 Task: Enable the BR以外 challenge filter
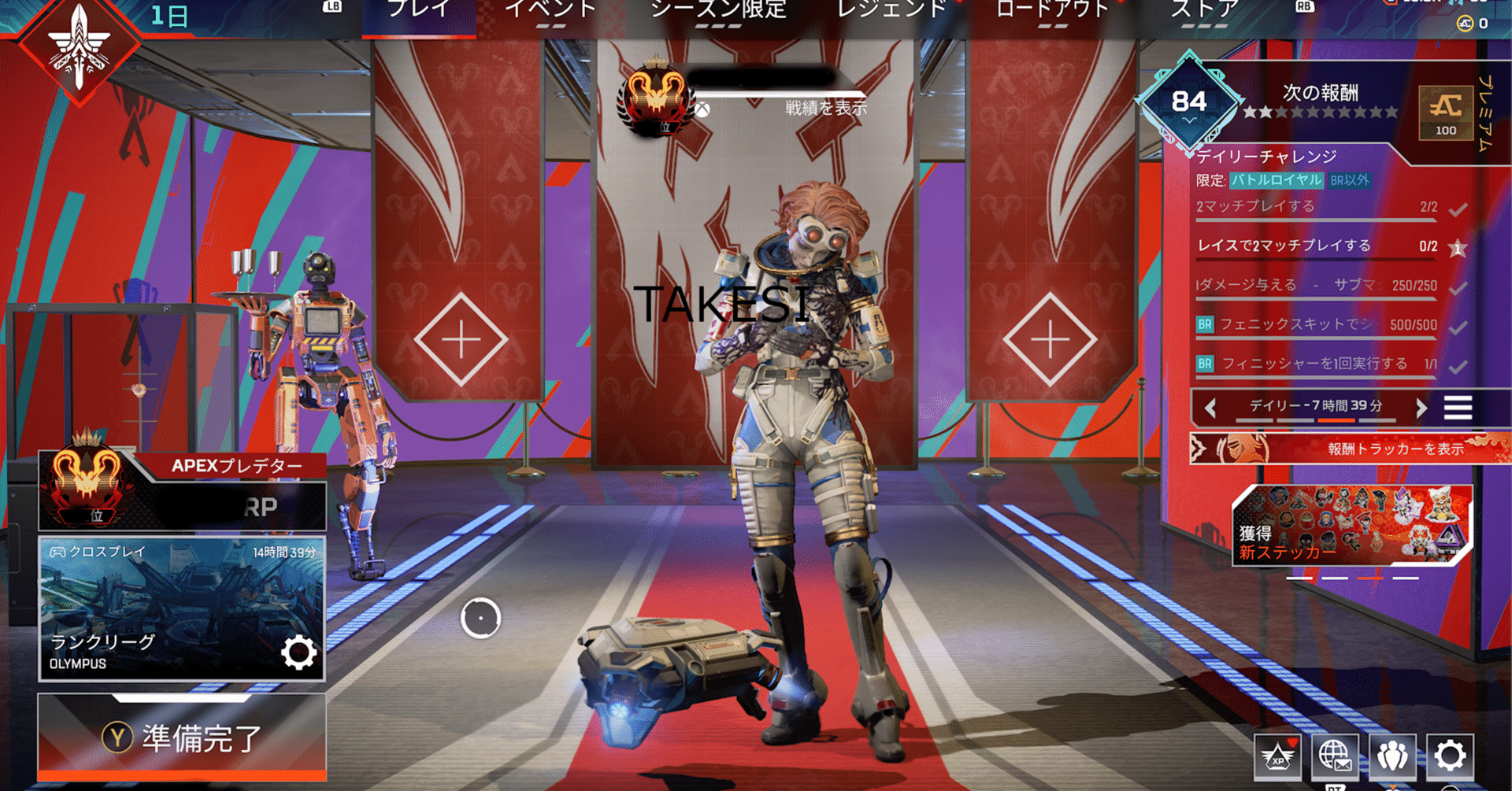click(1352, 181)
